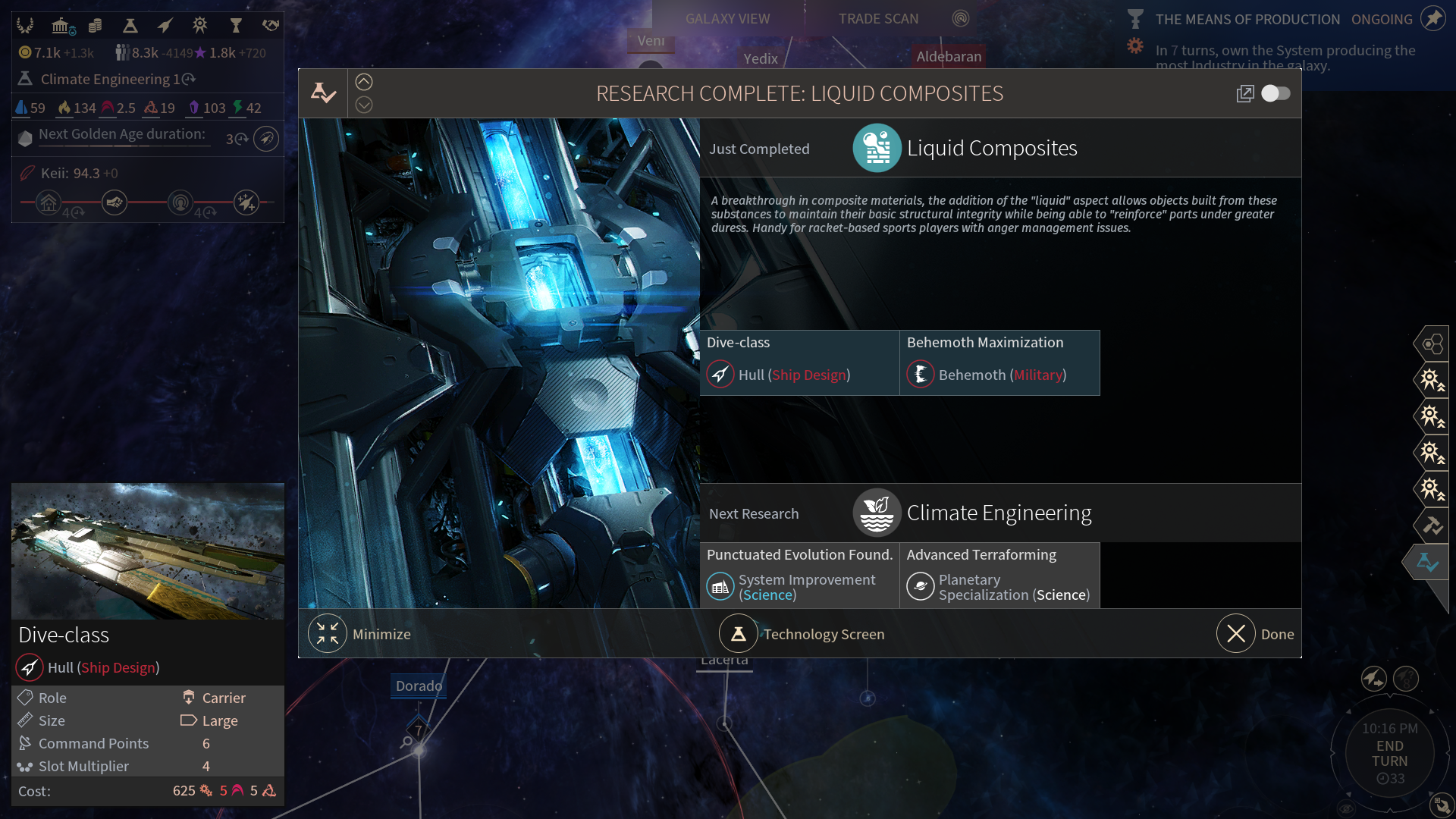End the current turn
1456x819 pixels.
(x=1389, y=754)
